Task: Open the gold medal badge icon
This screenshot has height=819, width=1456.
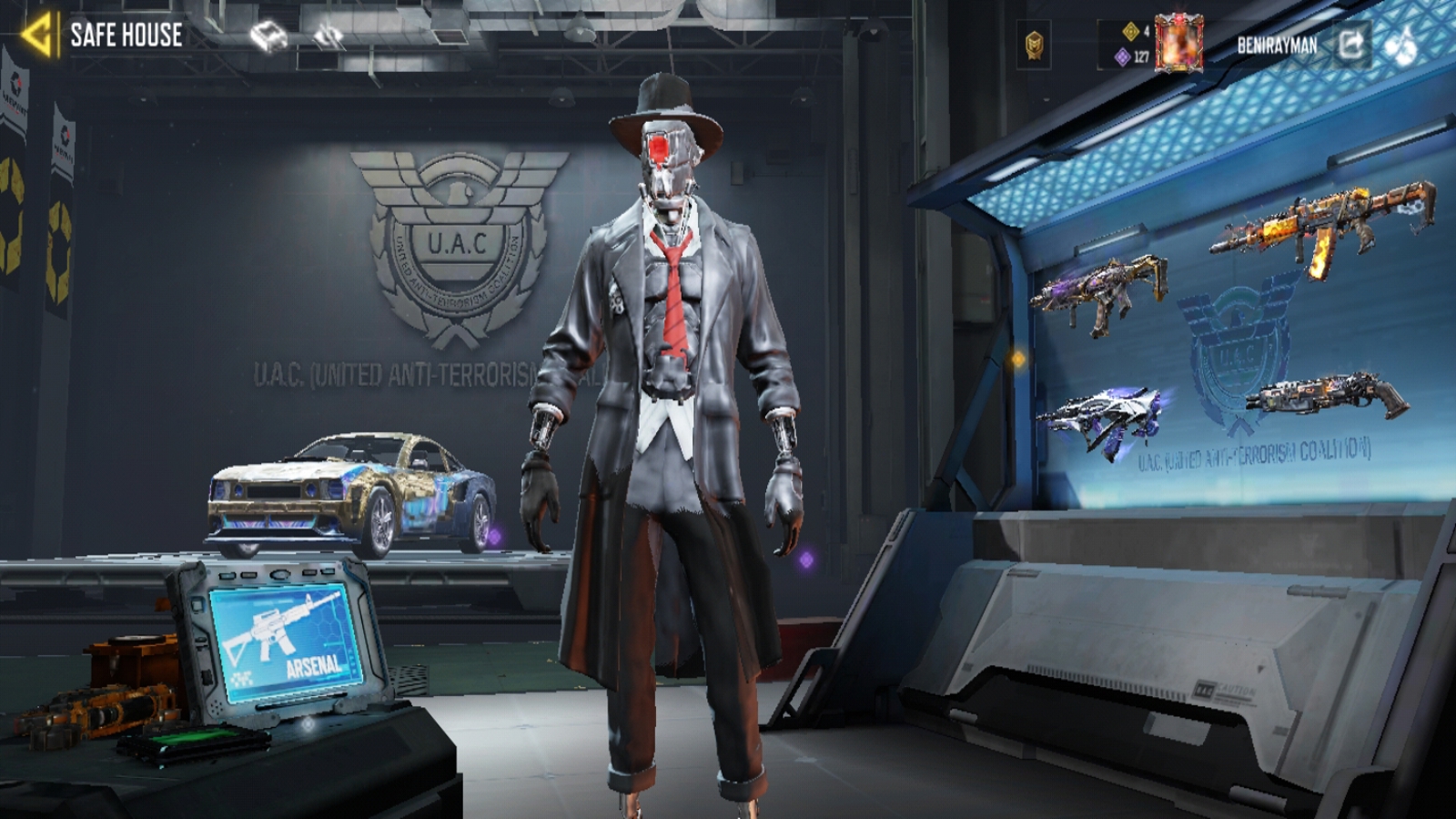Action: point(1034,44)
